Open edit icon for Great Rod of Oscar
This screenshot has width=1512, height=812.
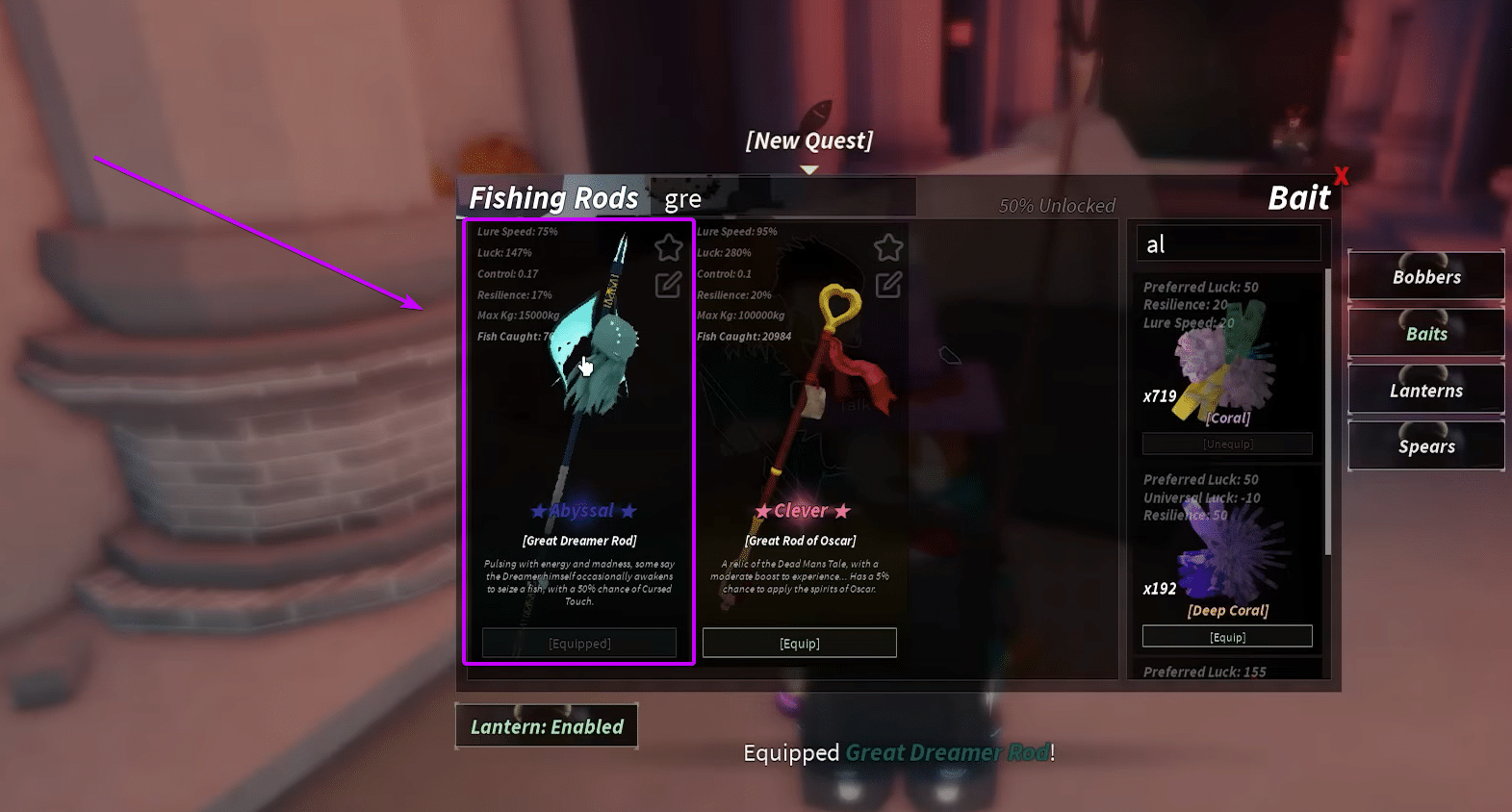click(887, 285)
